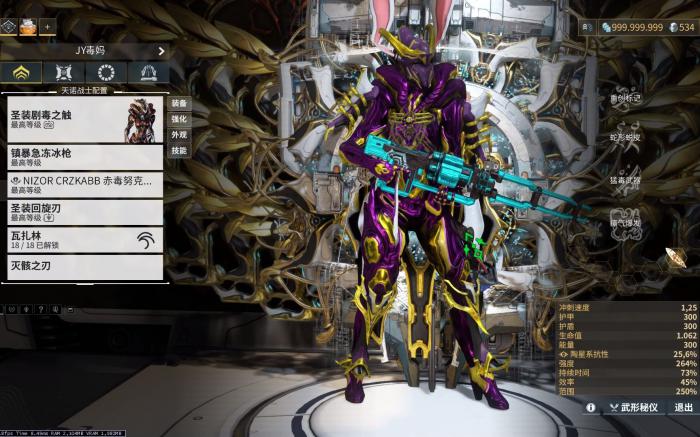The height and width of the screenshot is (437, 700).
Task: Switch to the fourth category tab
Action: coord(148,73)
